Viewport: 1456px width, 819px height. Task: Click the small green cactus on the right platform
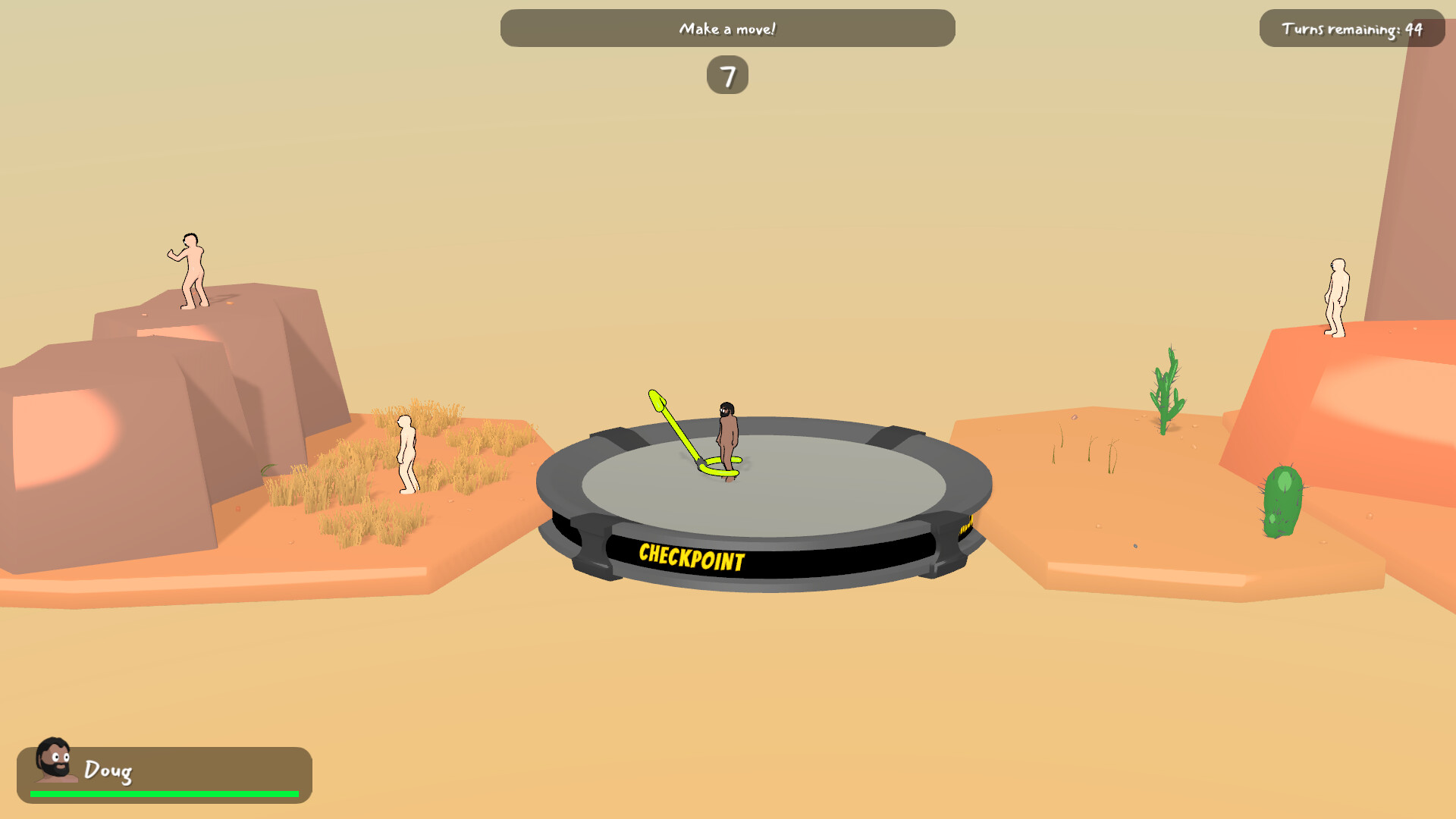1164,387
